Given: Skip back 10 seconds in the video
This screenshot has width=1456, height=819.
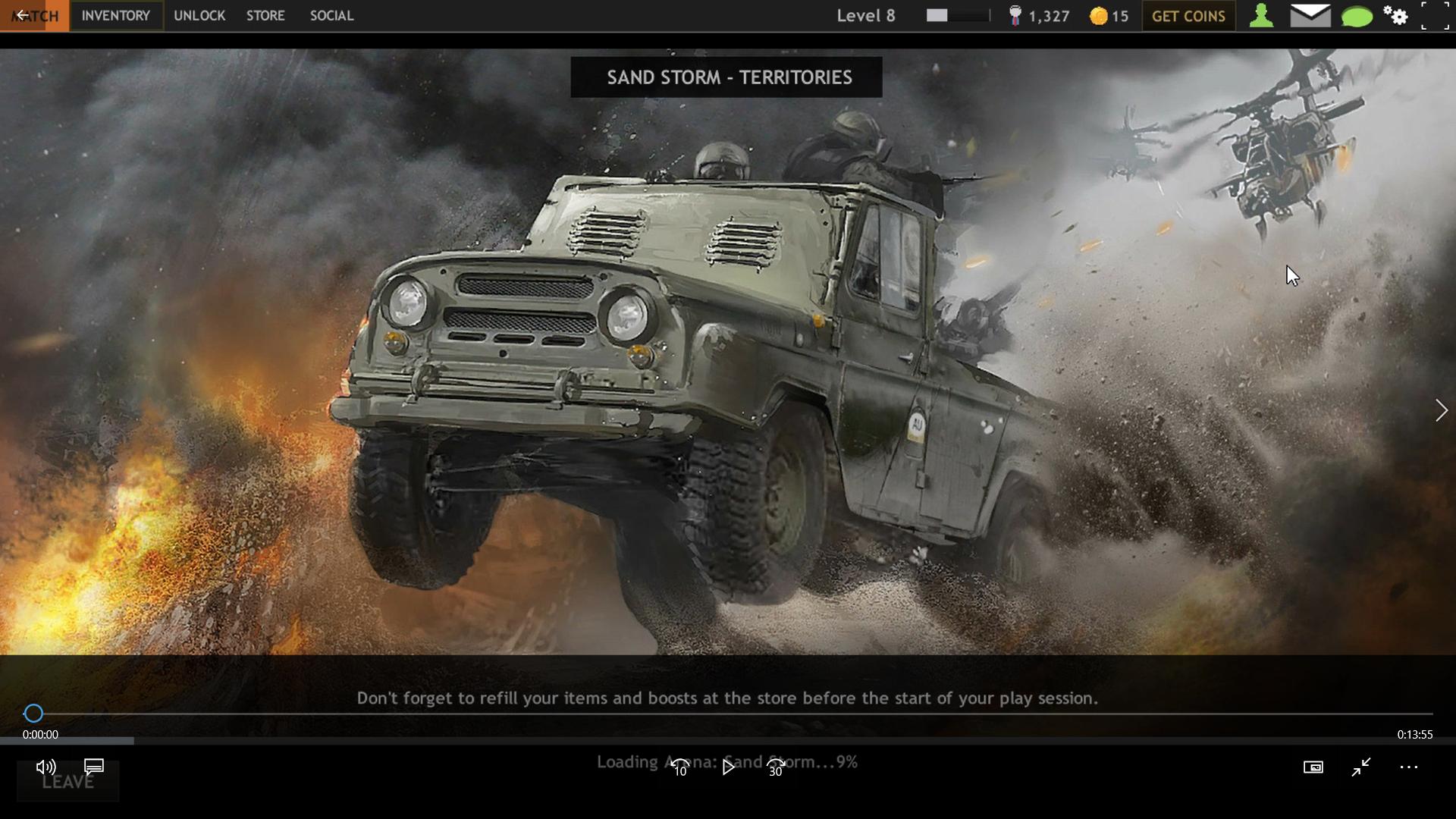Looking at the screenshot, I should click(x=680, y=767).
